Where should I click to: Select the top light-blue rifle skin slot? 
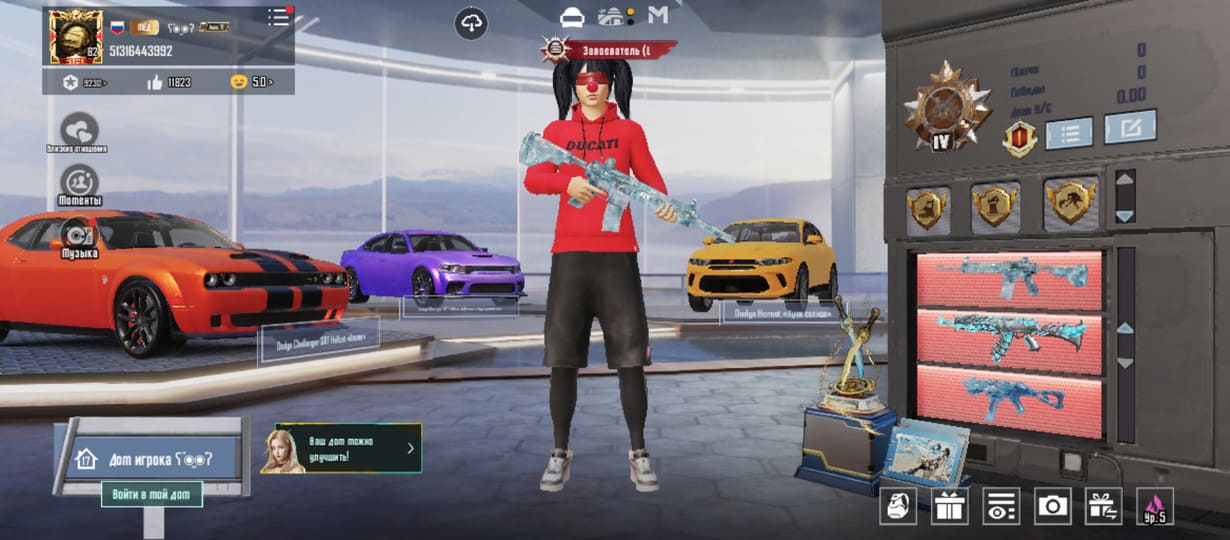[x=1009, y=279]
